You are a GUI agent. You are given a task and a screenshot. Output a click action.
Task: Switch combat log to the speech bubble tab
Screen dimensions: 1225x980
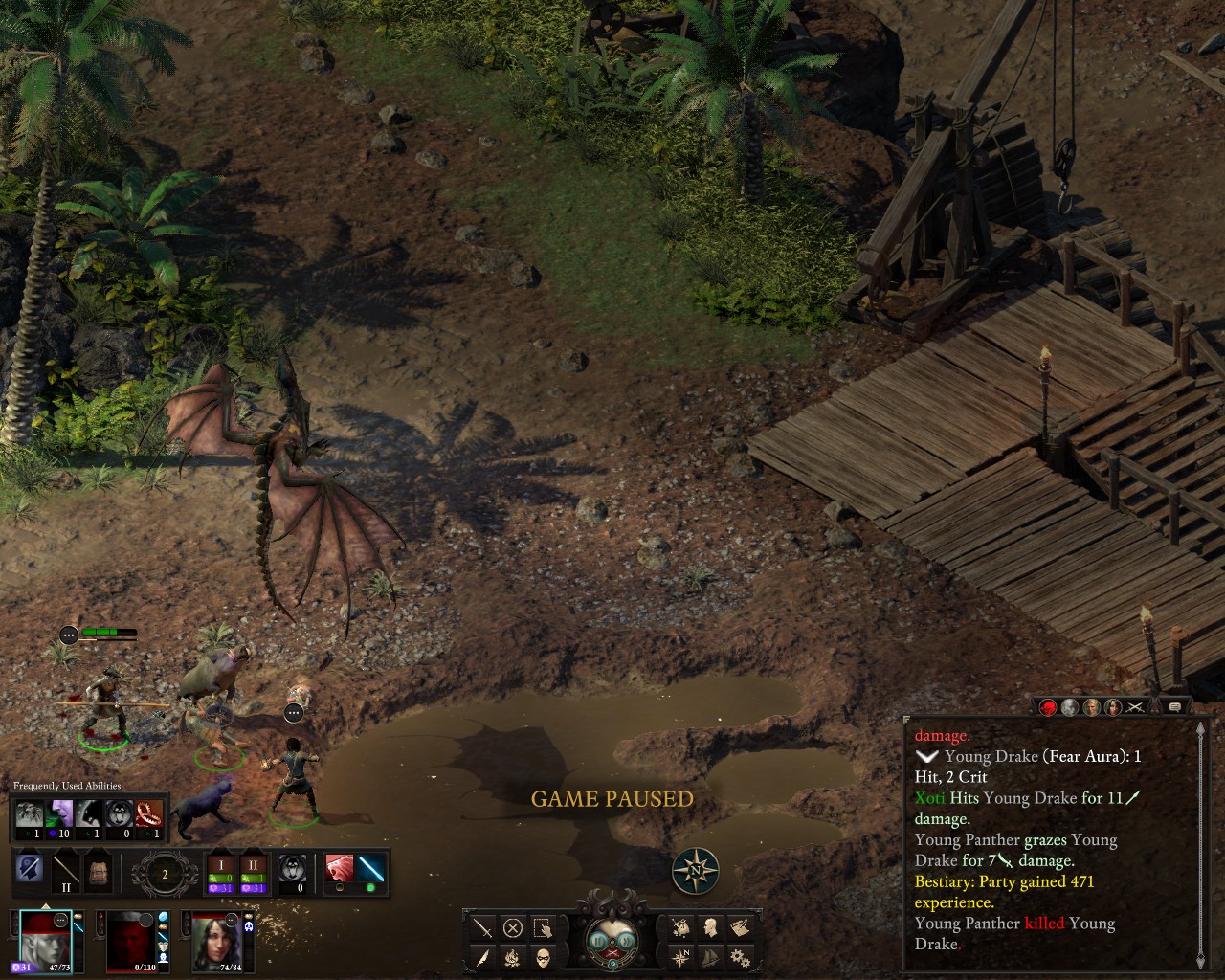coord(1175,707)
